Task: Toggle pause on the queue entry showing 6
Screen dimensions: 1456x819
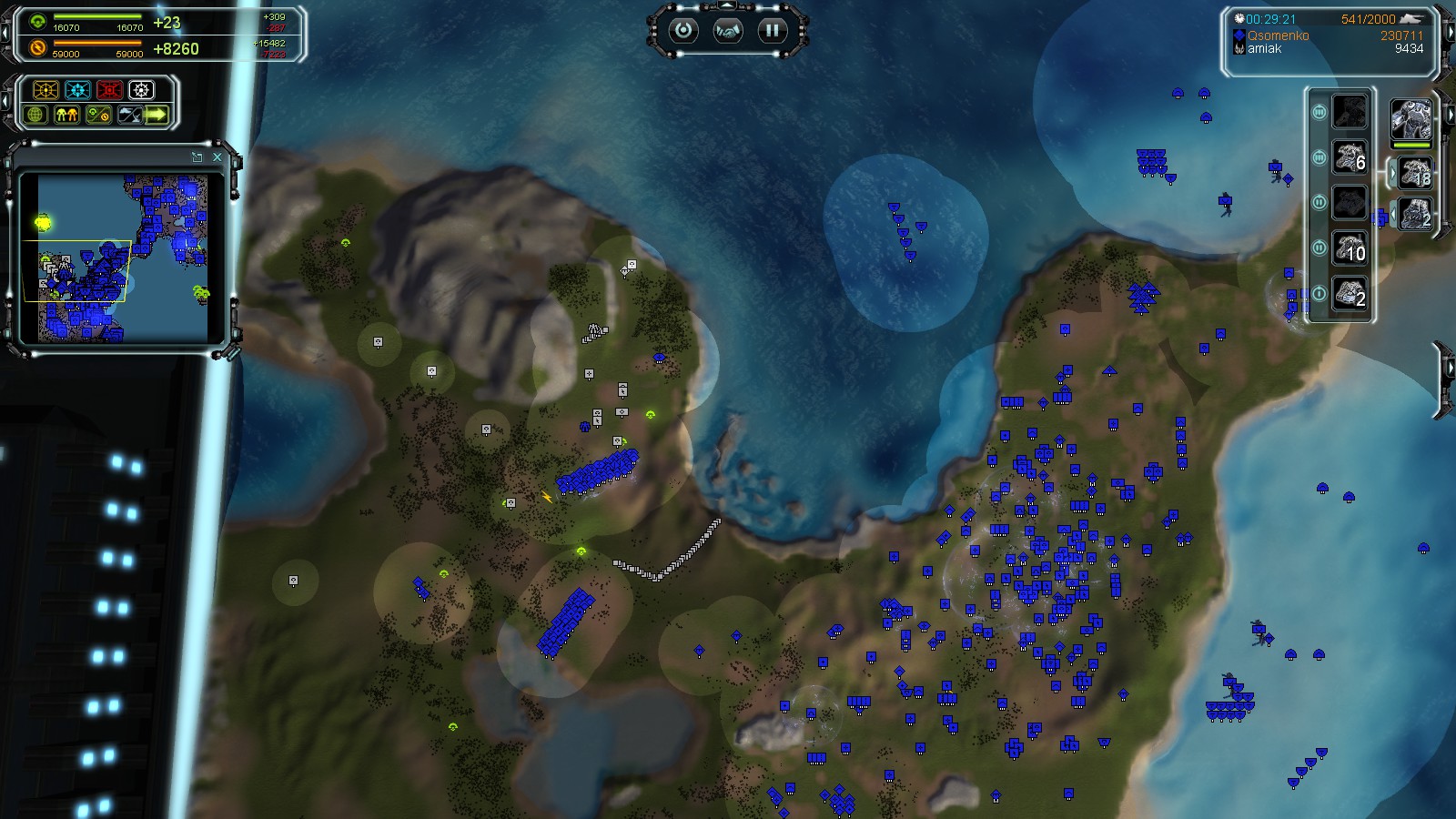Action: pyautogui.click(x=1319, y=157)
